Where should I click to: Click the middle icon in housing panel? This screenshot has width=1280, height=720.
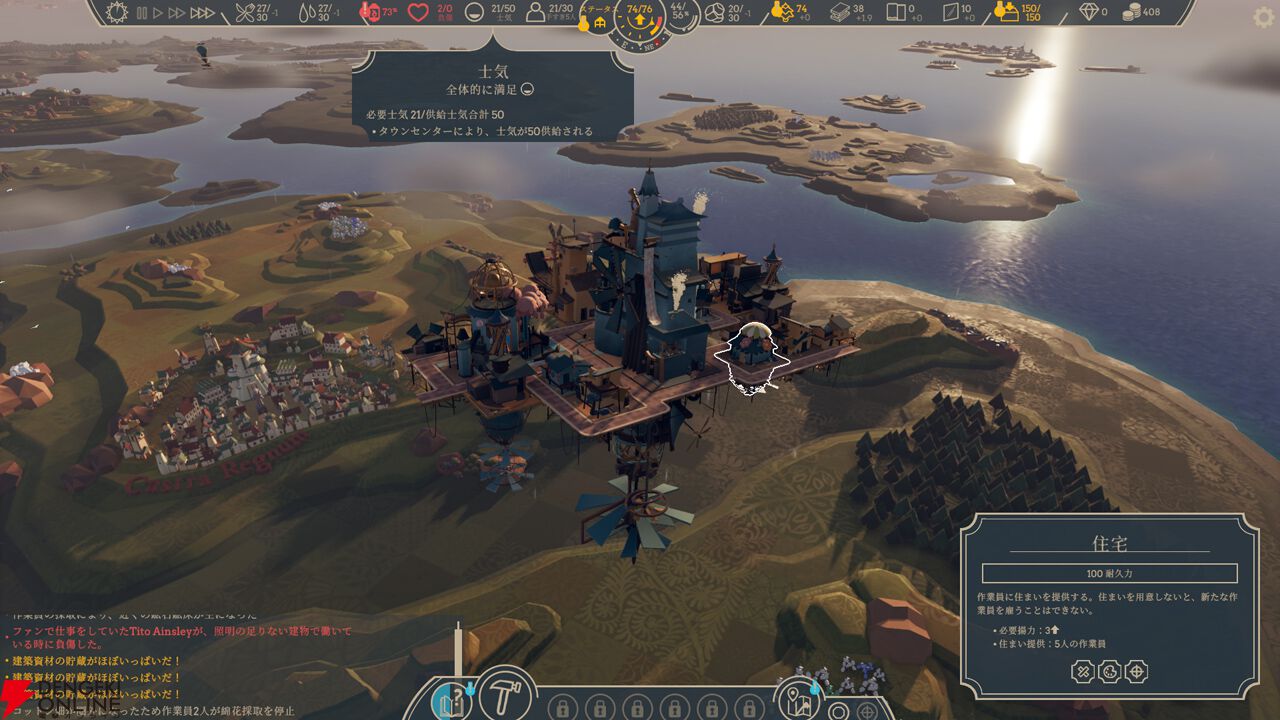[1109, 671]
